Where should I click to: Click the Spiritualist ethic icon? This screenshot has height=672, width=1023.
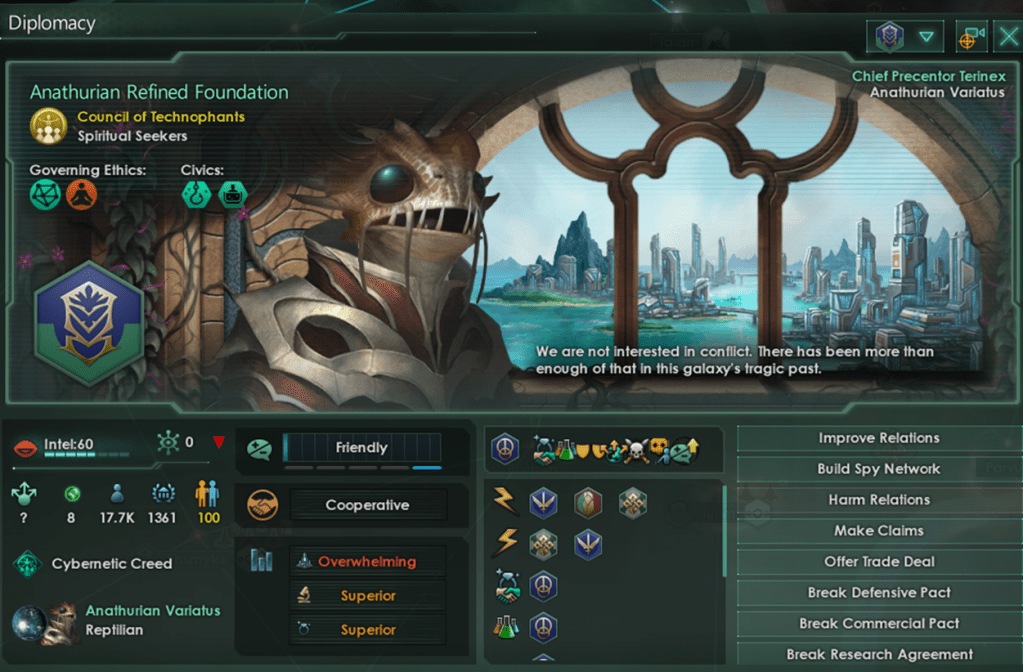pyautogui.click(x=82, y=193)
